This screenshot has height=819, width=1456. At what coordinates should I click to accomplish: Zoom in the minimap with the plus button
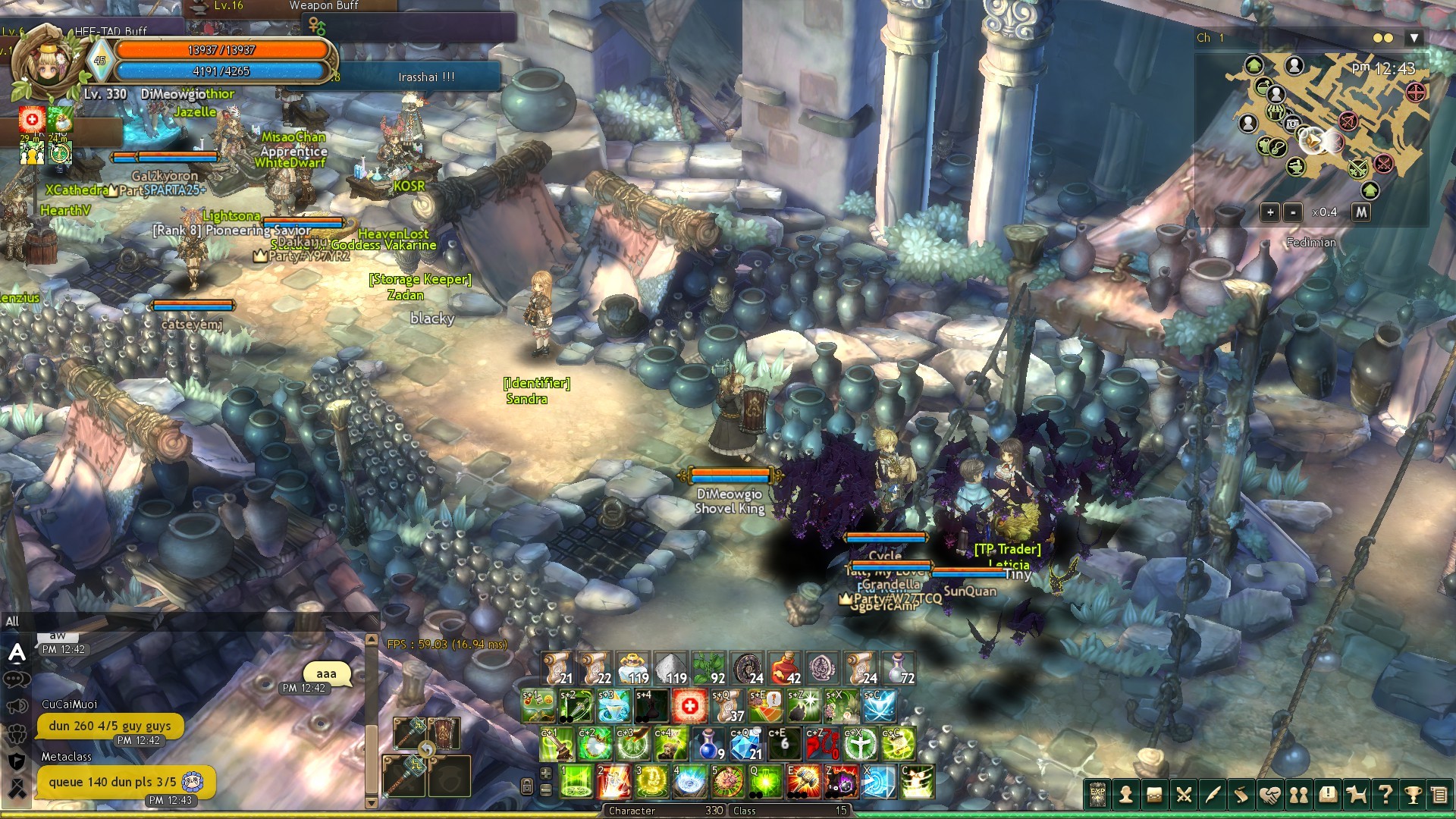click(1270, 212)
